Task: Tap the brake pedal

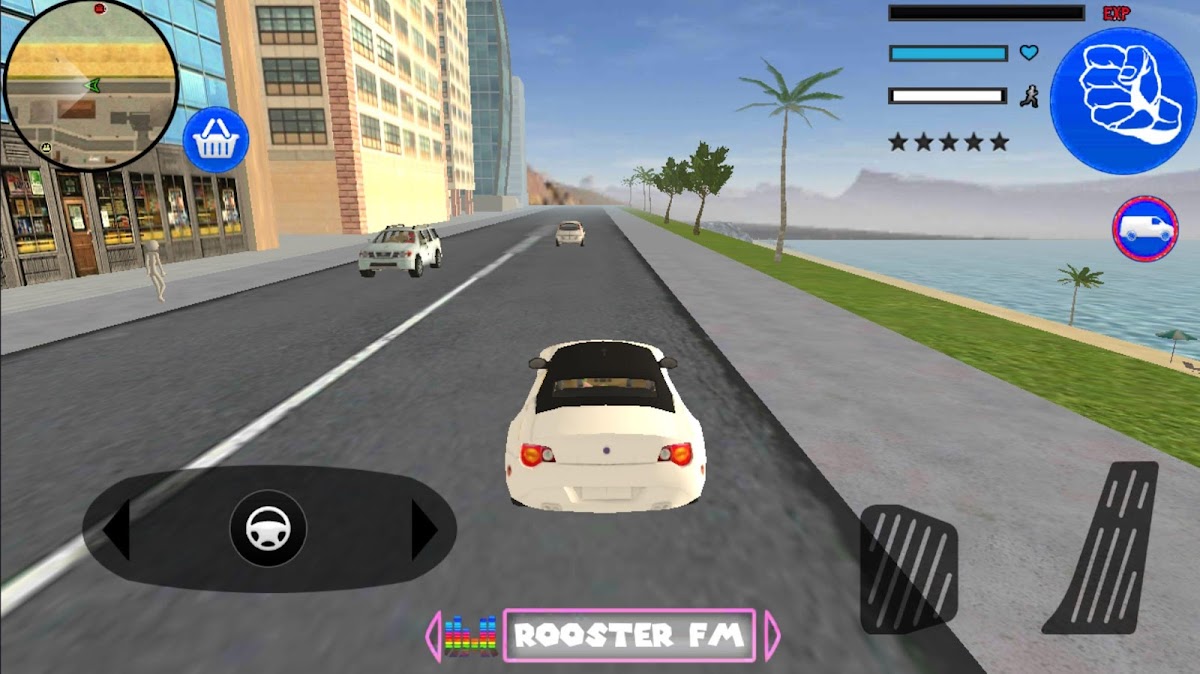Action: pos(908,569)
